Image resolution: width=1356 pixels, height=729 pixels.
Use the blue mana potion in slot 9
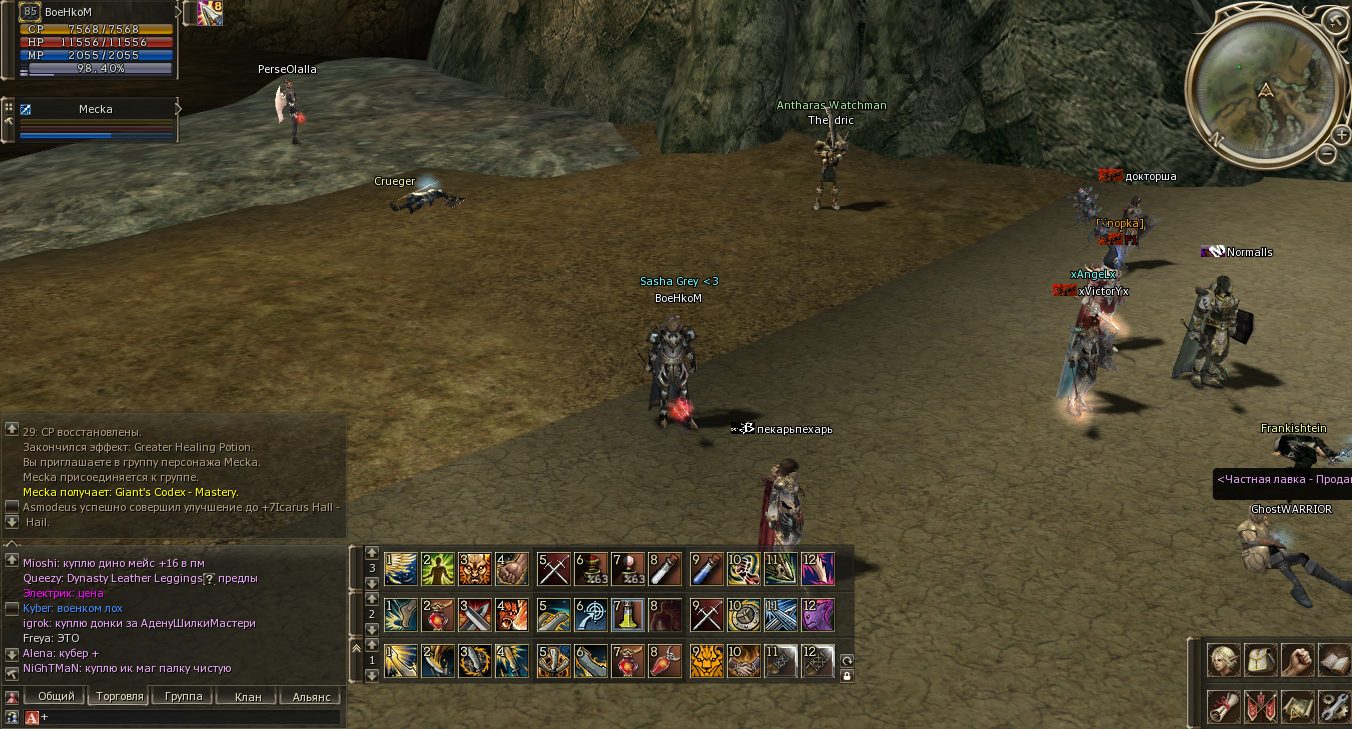[707, 569]
